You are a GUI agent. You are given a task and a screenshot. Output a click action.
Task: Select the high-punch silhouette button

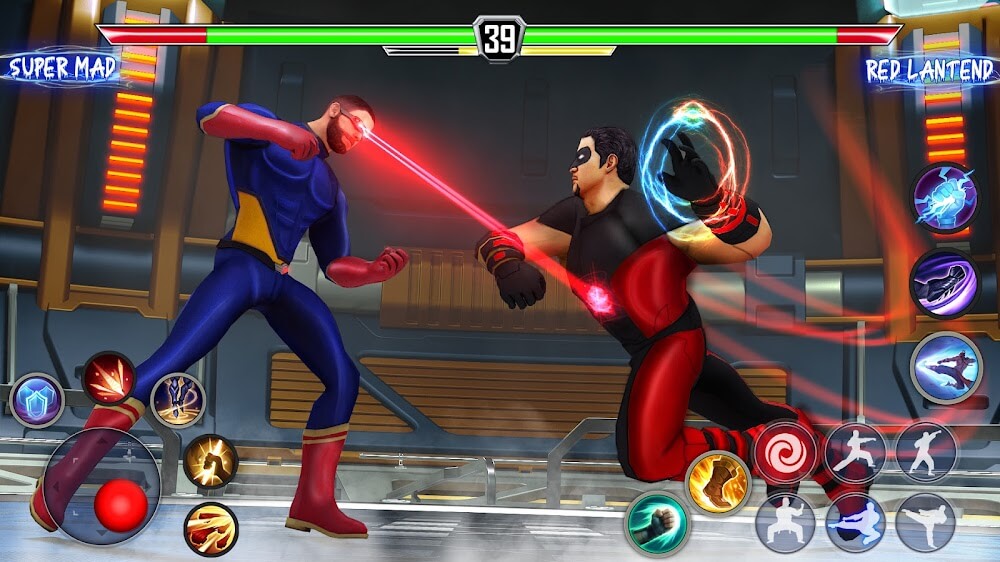pyautogui.click(x=925, y=451)
